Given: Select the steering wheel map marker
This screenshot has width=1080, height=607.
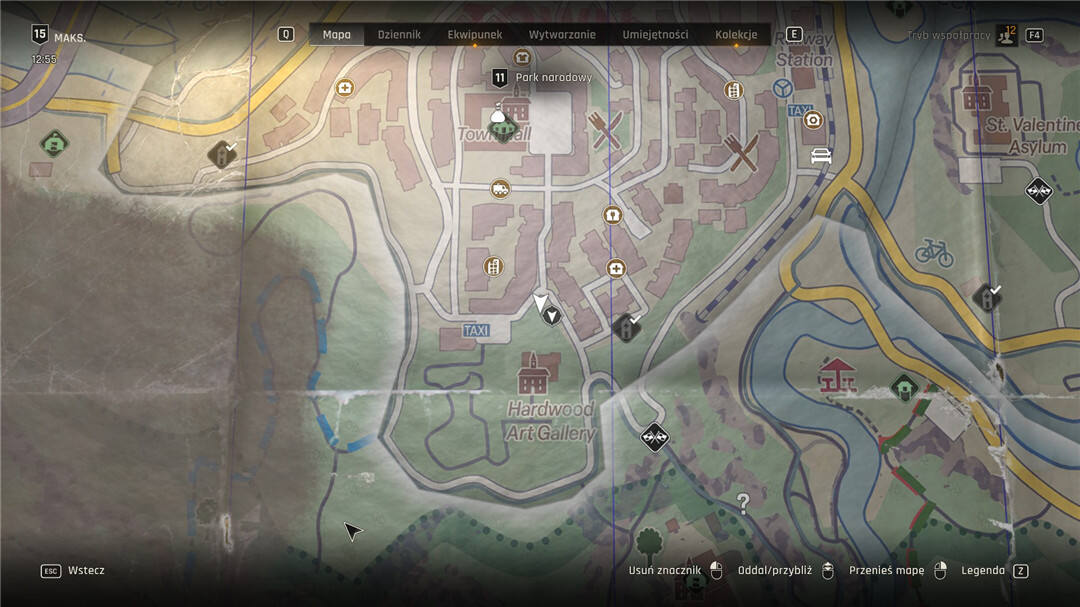Looking at the screenshot, I should pos(784,88).
